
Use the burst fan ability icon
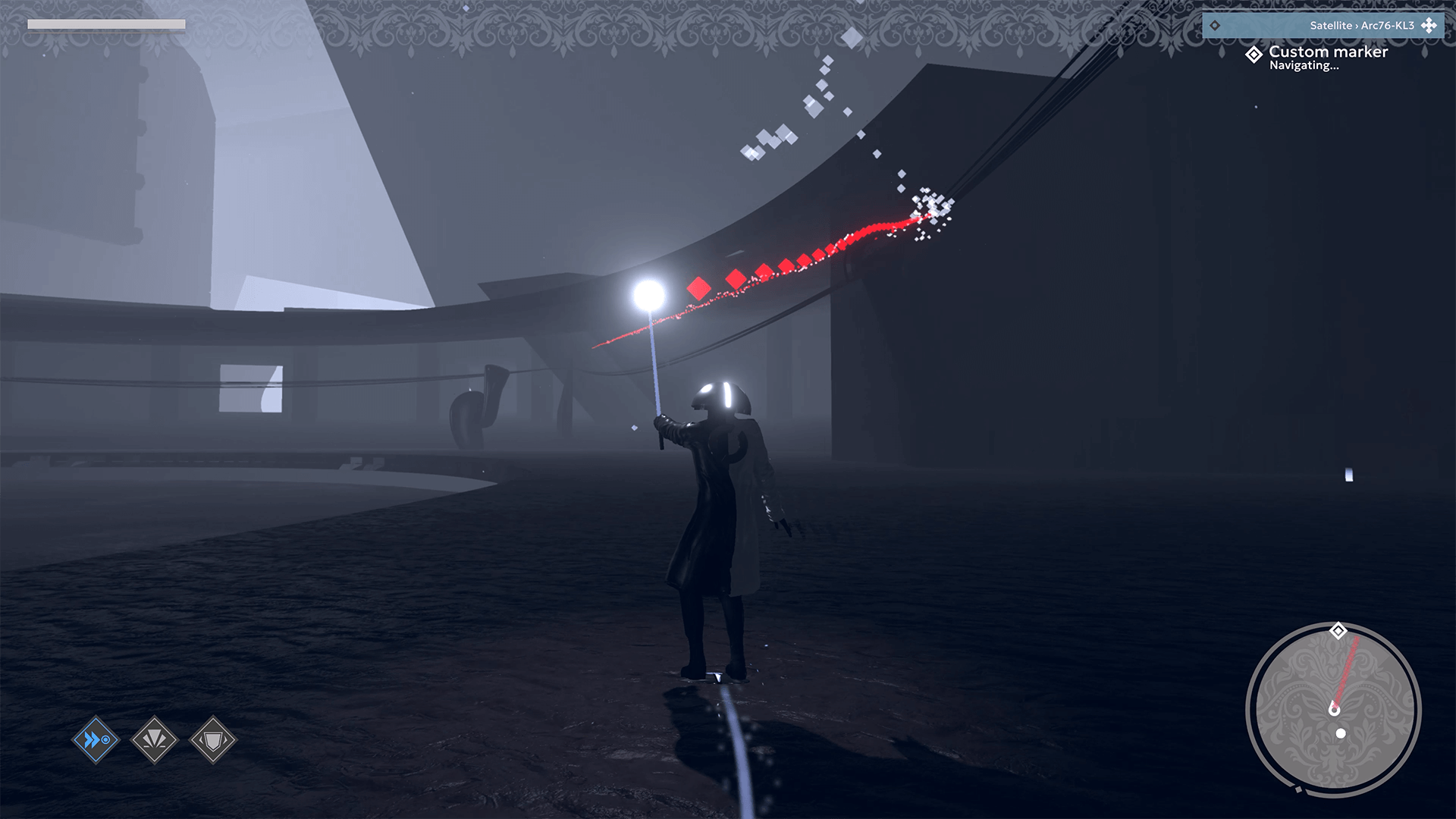click(x=154, y=739)
